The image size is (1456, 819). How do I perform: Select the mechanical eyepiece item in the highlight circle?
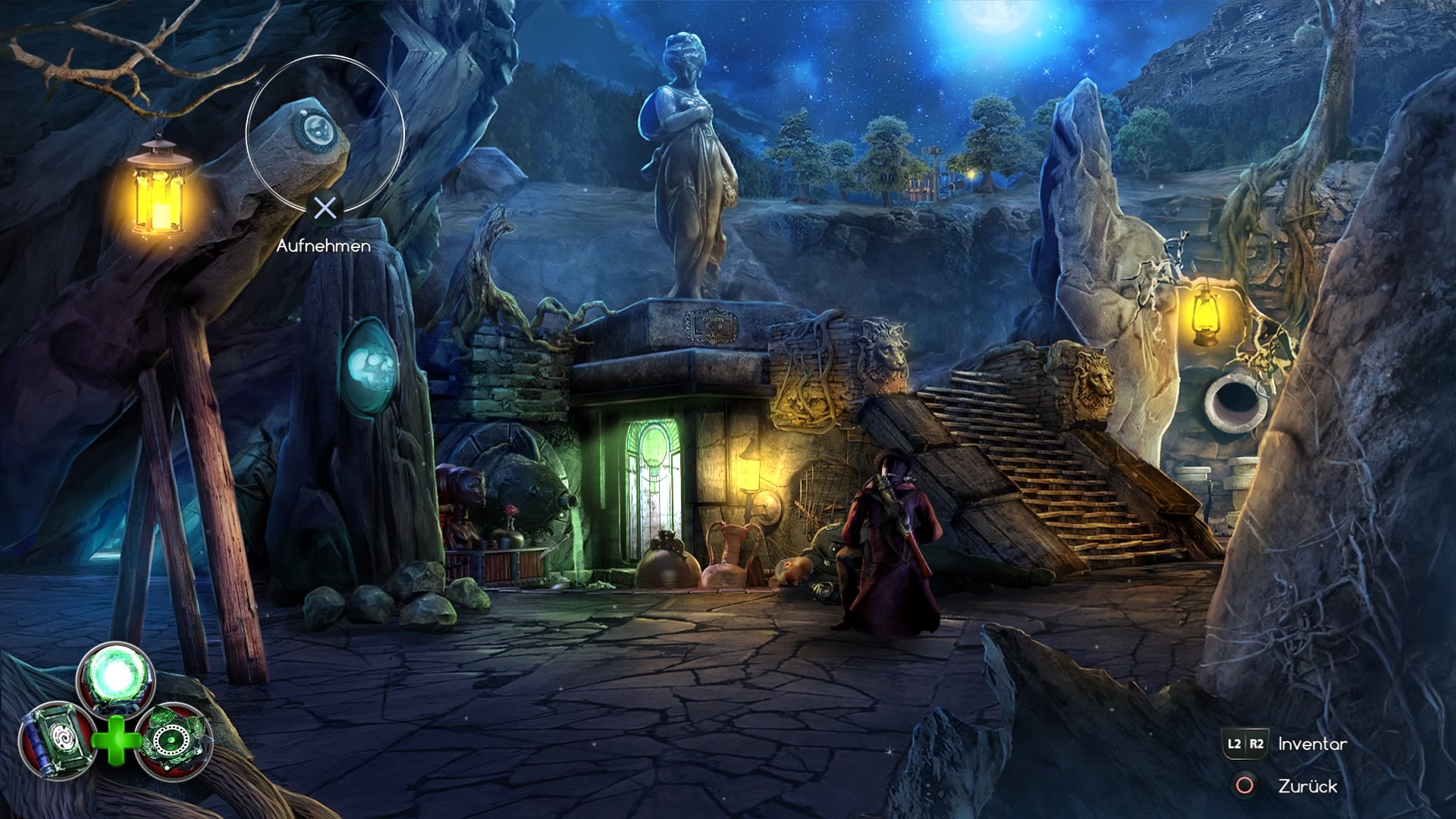pyautogui.click(x=318, y=129)
